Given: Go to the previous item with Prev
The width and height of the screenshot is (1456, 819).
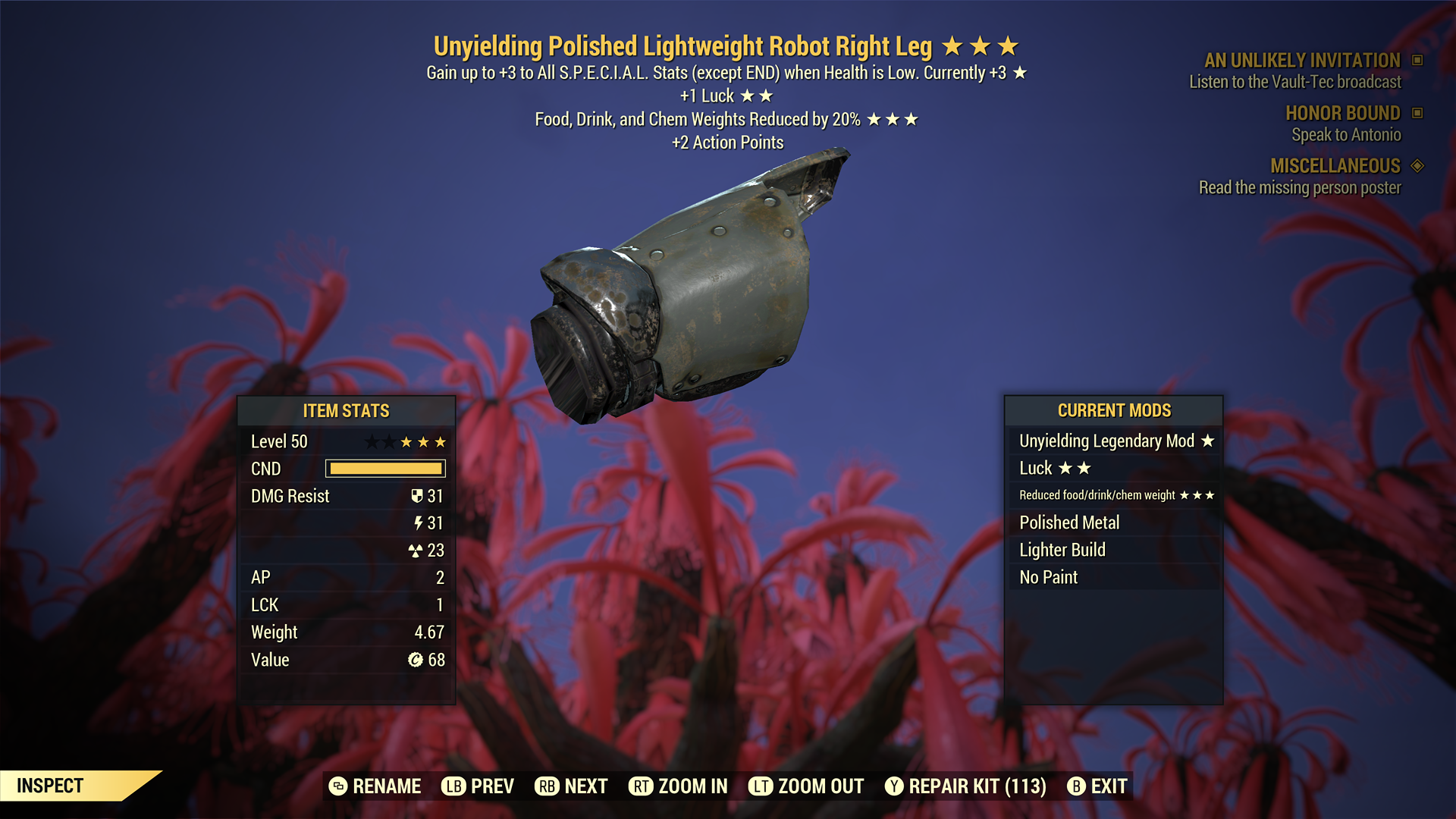Looking at the screenshot, I should tap(478, 786).
